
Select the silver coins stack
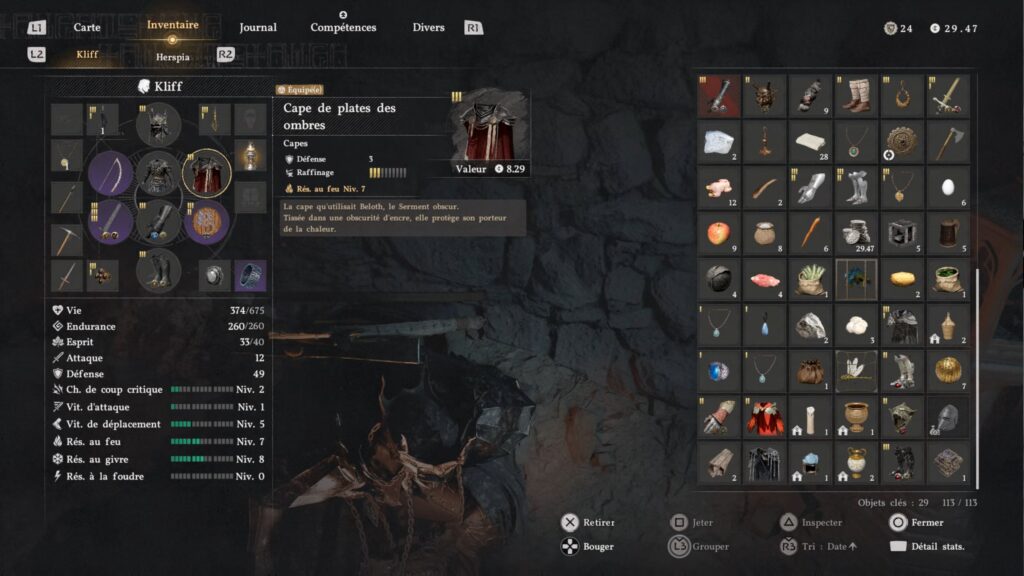(856, 233)
